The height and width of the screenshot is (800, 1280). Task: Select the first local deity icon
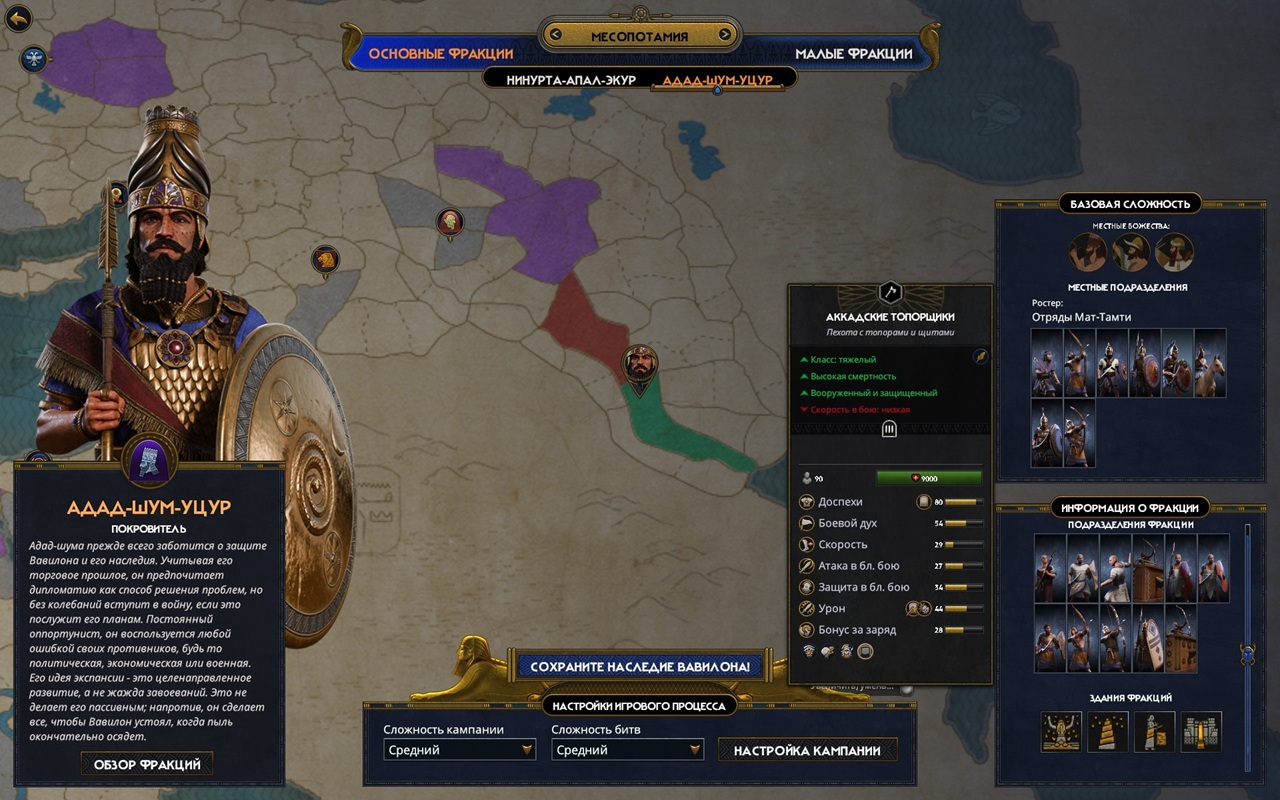(1087, 252)
